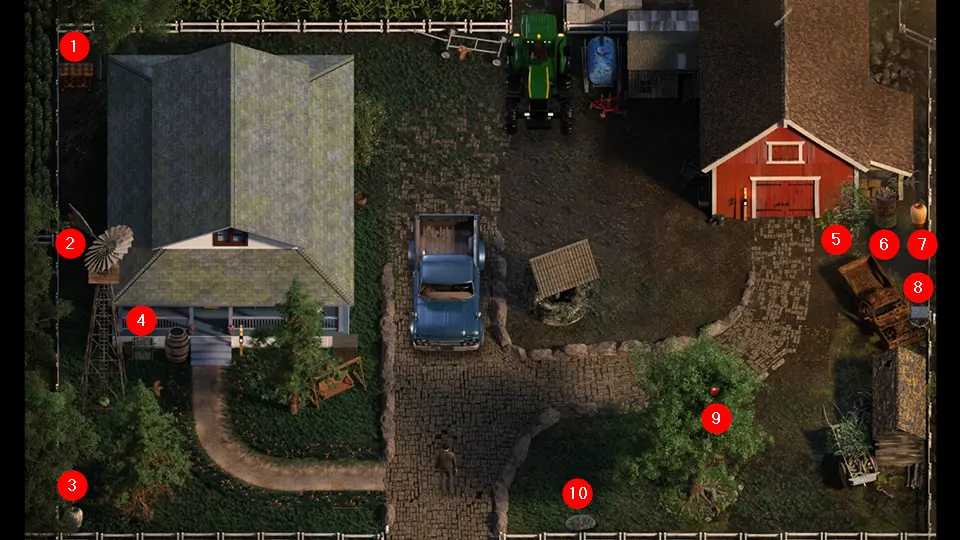This screenshot has height=540, width=960.
Task: Click the number 2 marker
Action: 70,243
